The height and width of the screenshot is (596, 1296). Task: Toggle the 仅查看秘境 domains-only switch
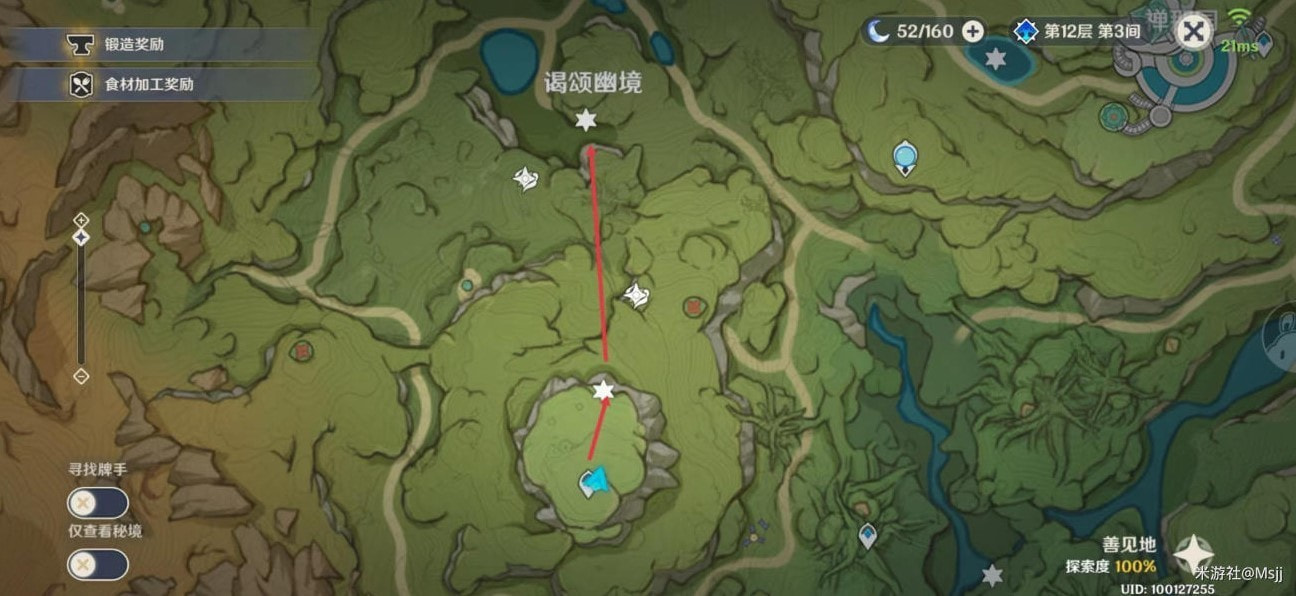(x=97, y=565)
